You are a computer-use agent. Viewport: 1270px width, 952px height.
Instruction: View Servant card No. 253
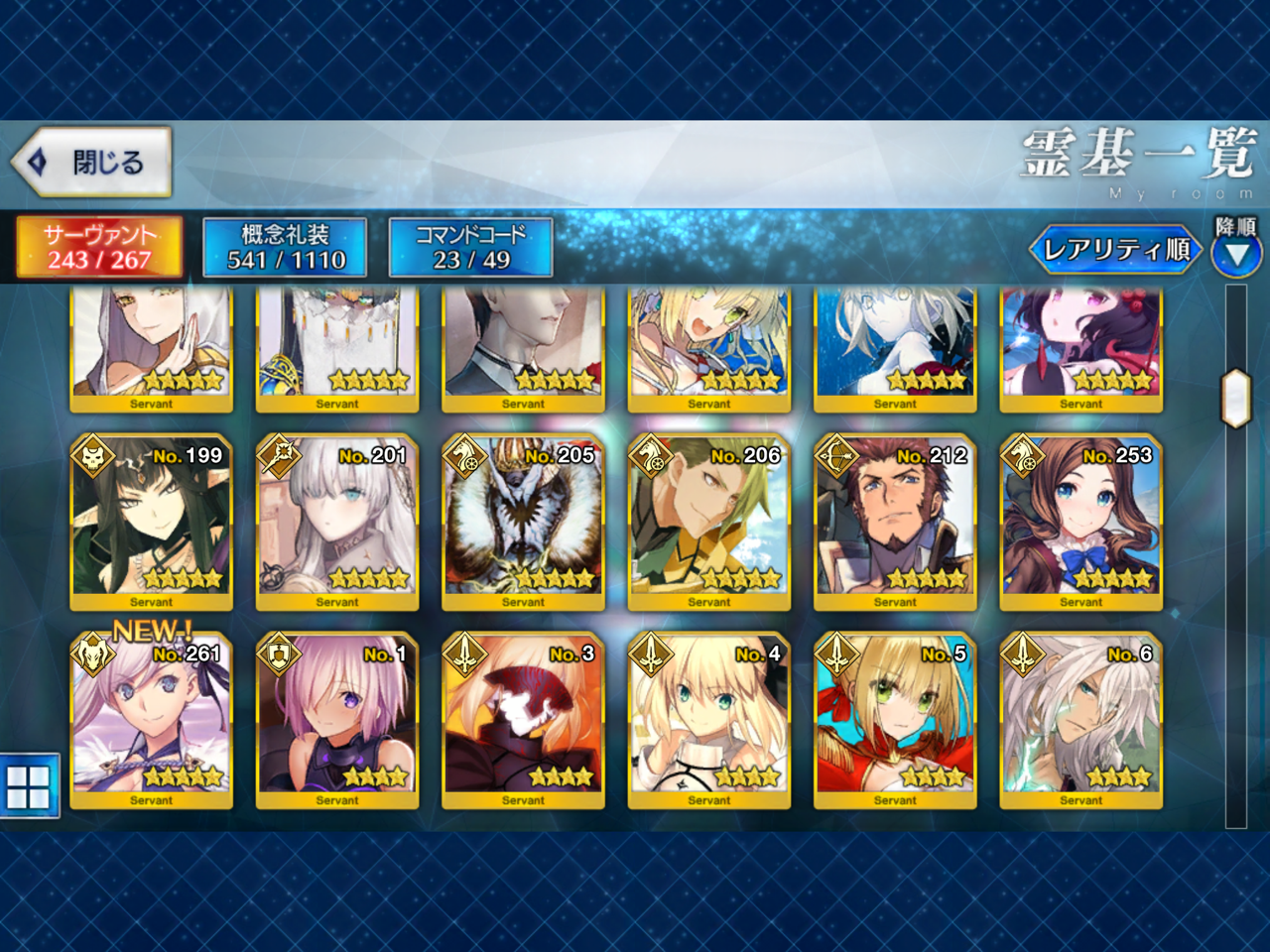[1081, 522]
